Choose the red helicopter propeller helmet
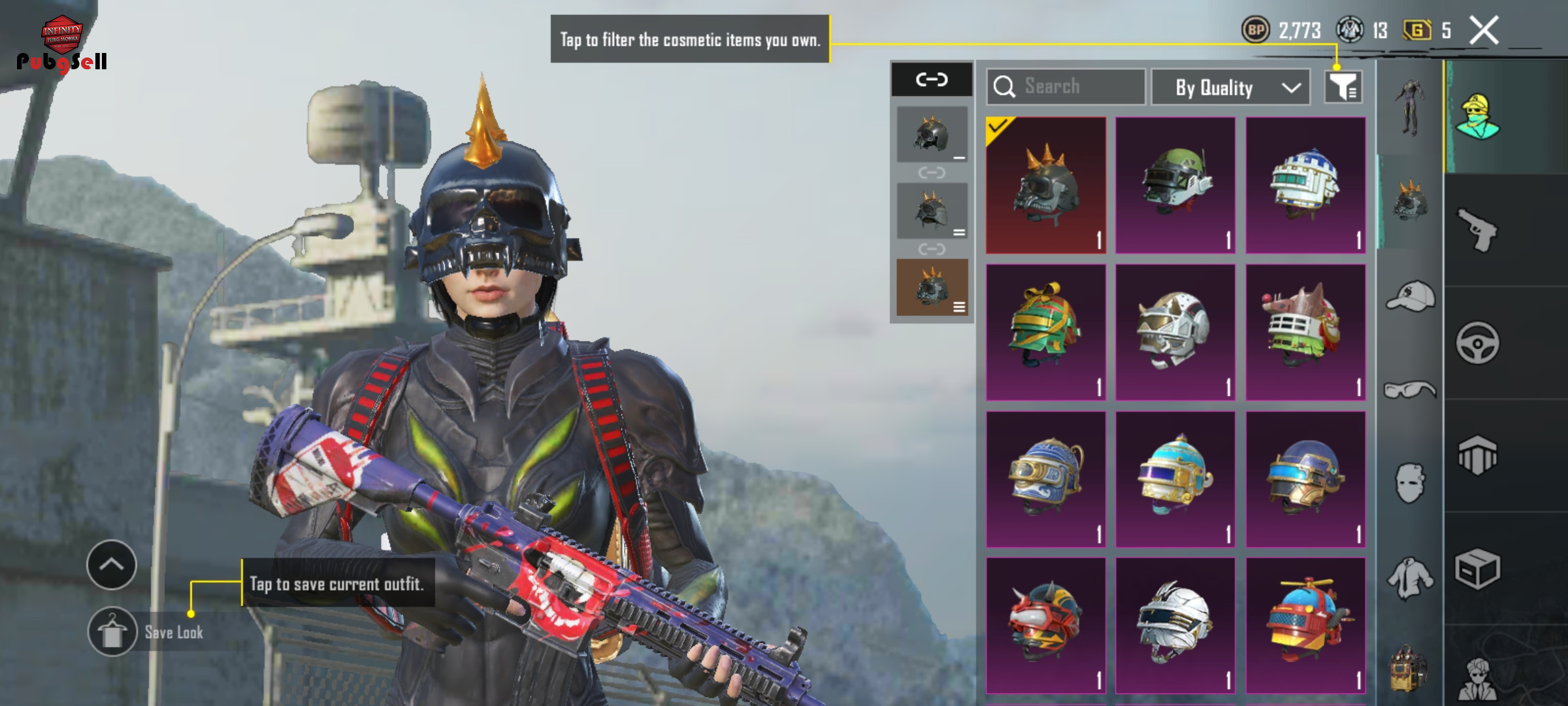This screenshot has height=706, width=1568. (1305, 625)
